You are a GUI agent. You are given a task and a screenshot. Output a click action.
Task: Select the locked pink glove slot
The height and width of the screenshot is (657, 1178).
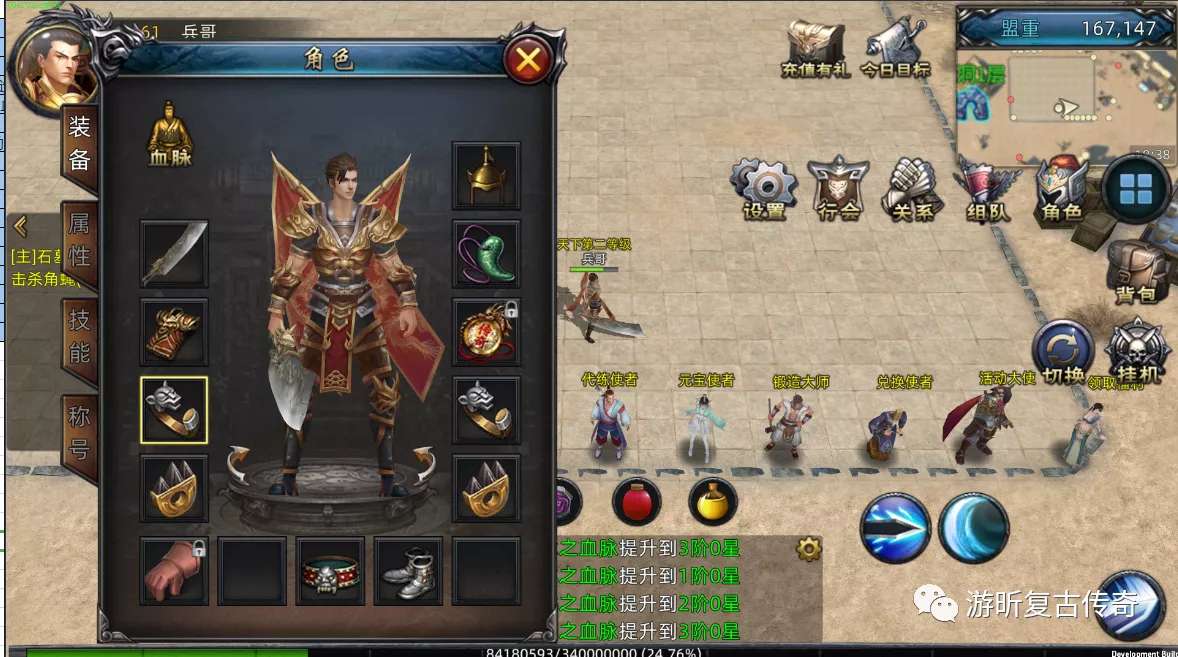pyautogui.click(x=174, y=570)
